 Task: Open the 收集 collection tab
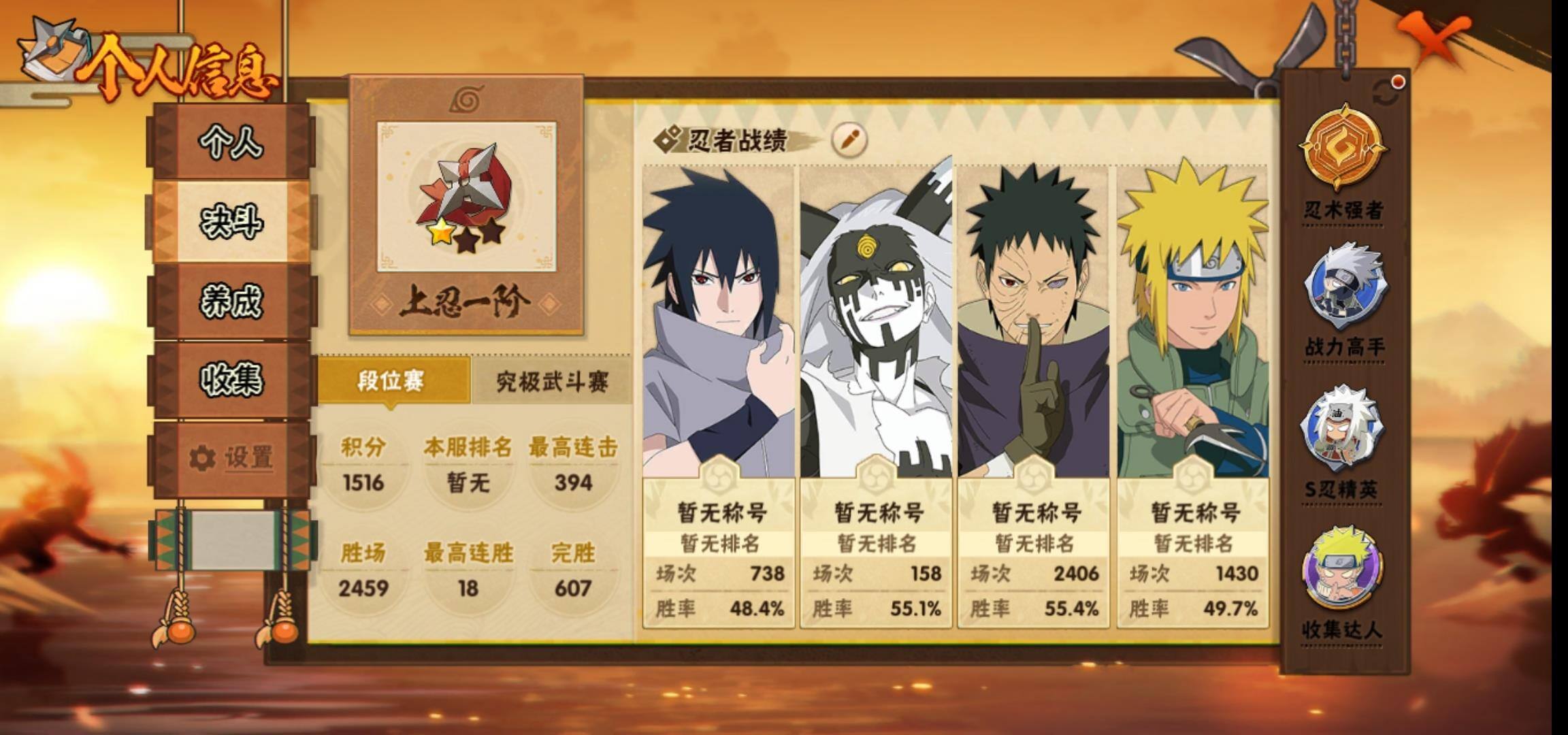point(231,380)
